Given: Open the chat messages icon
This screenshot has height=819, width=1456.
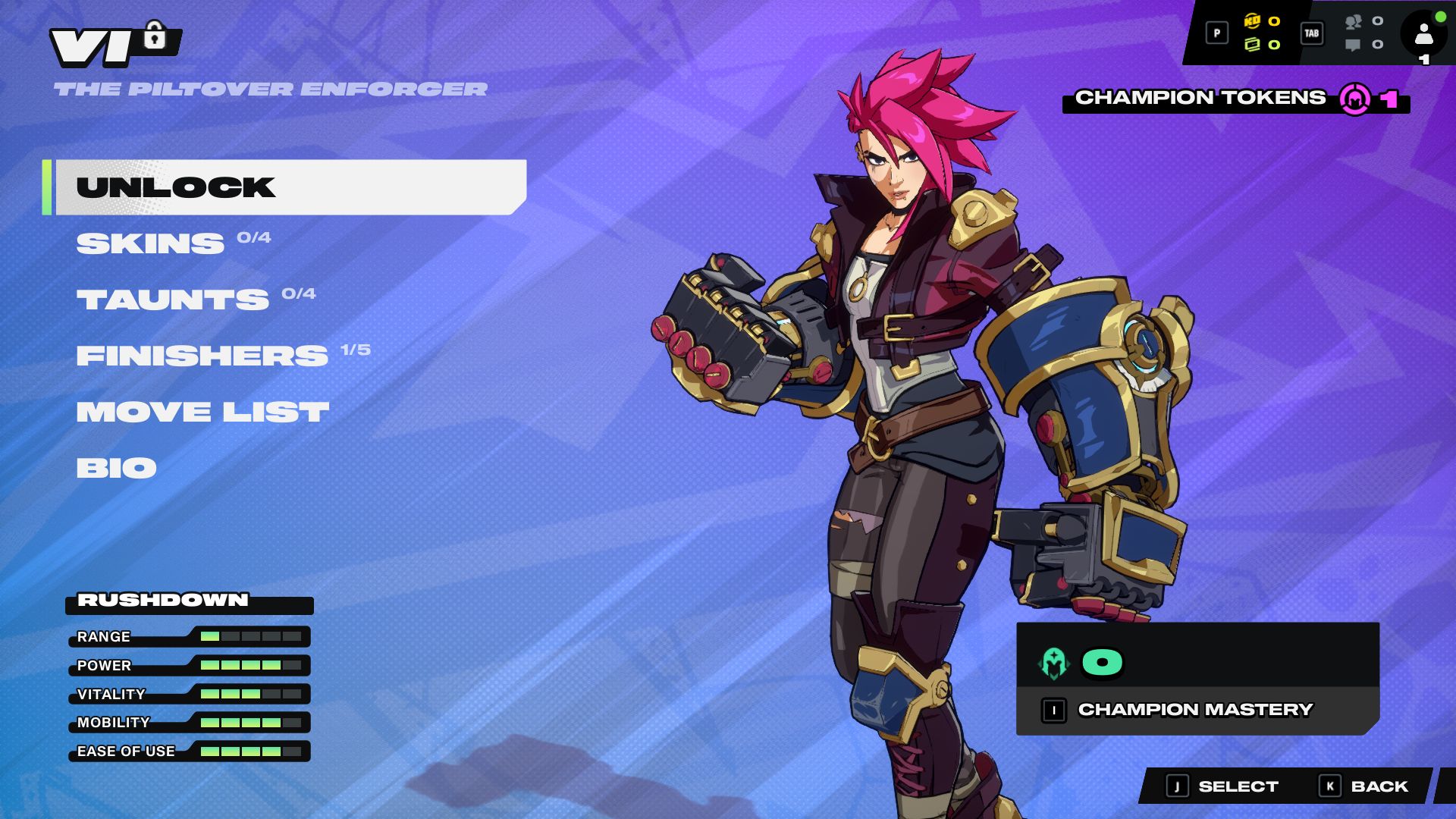Looking at the screenshot, I should point(1353,45).
